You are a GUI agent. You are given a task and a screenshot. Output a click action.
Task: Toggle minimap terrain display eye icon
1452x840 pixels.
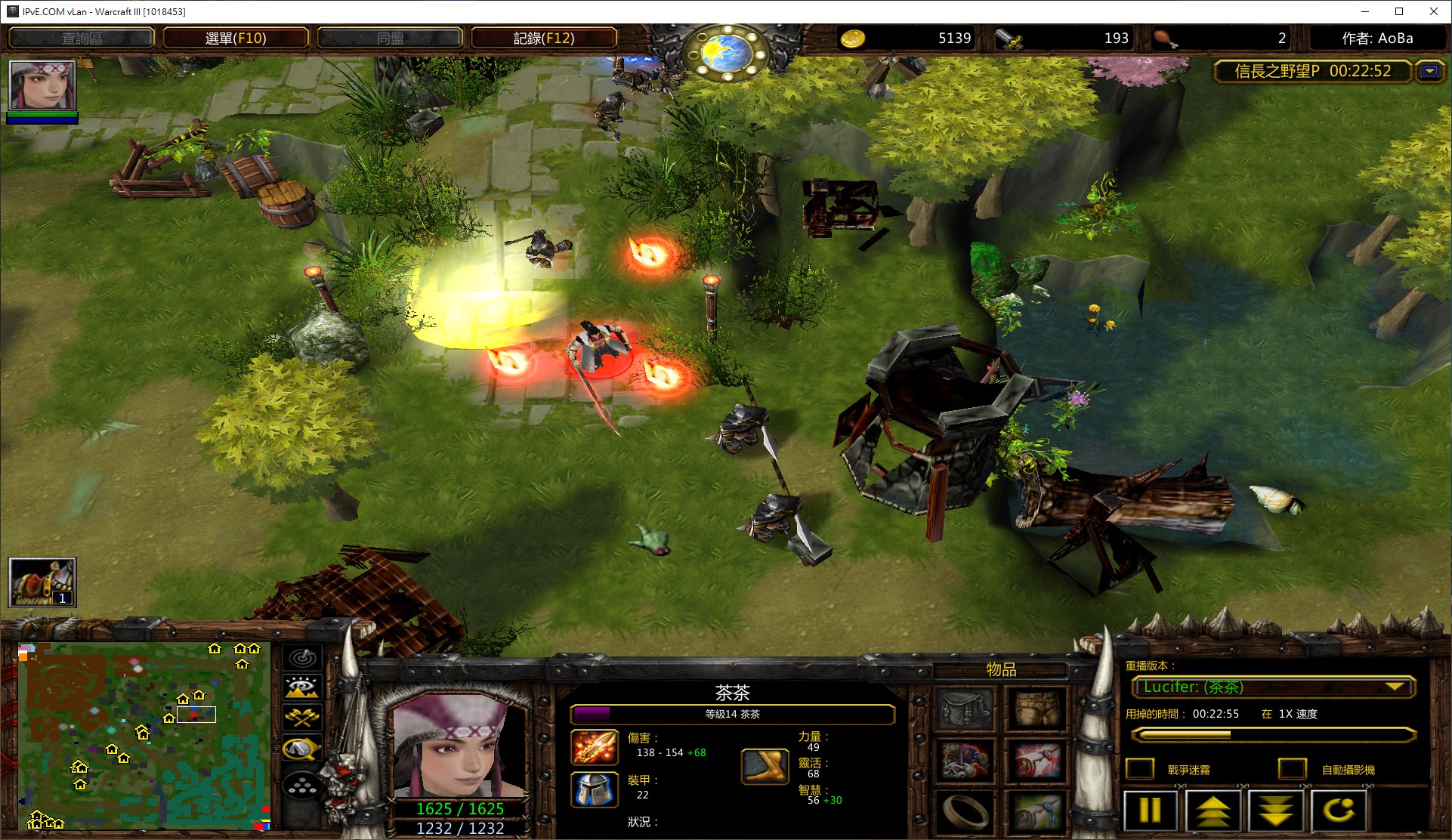coord(302,687)
